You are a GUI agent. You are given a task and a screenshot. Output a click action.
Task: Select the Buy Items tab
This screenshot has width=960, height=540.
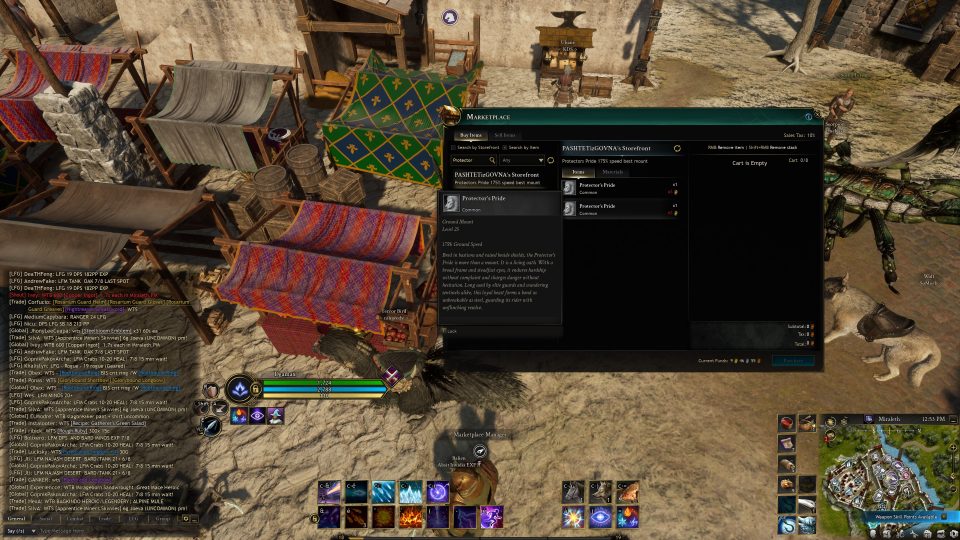pos(470,135)
